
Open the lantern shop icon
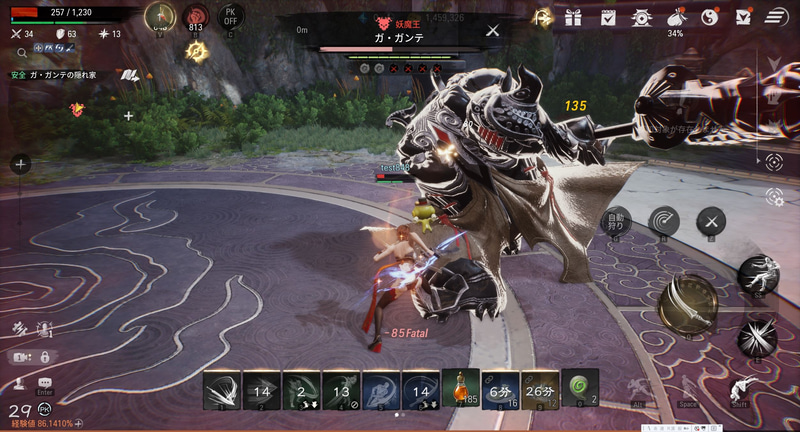641,17
